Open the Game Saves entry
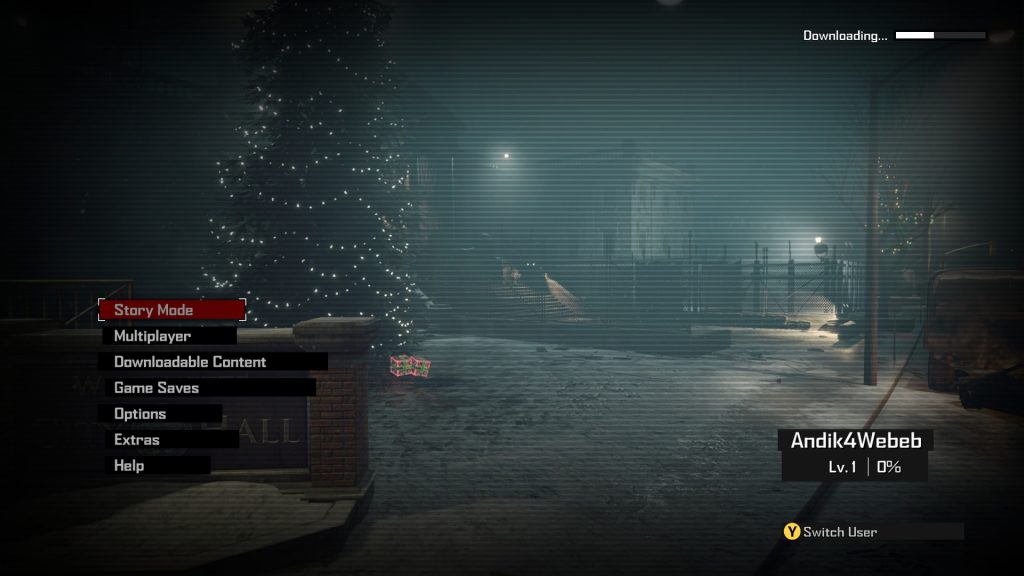This screenshot has height=576, width=1024. pos(207,388)
